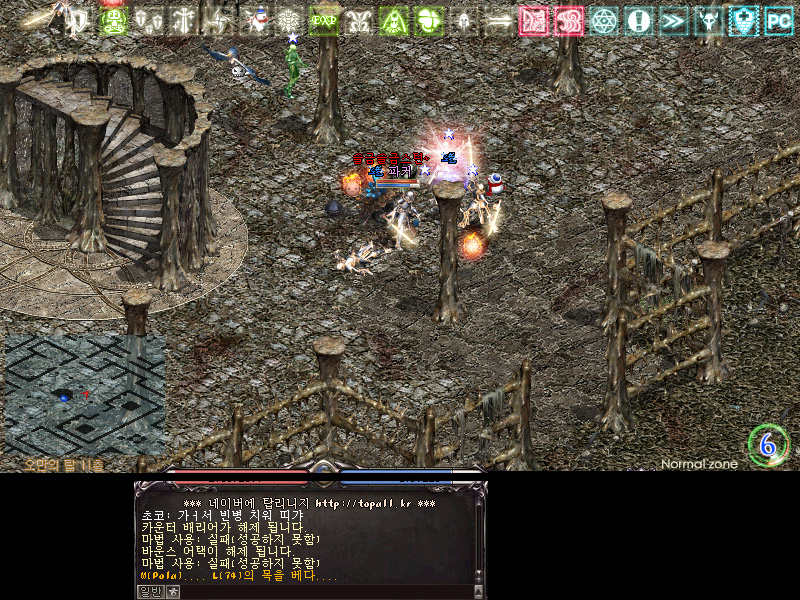Click the number 6 orb
This screenshot has width=800, height=600.
click(768, 445)
